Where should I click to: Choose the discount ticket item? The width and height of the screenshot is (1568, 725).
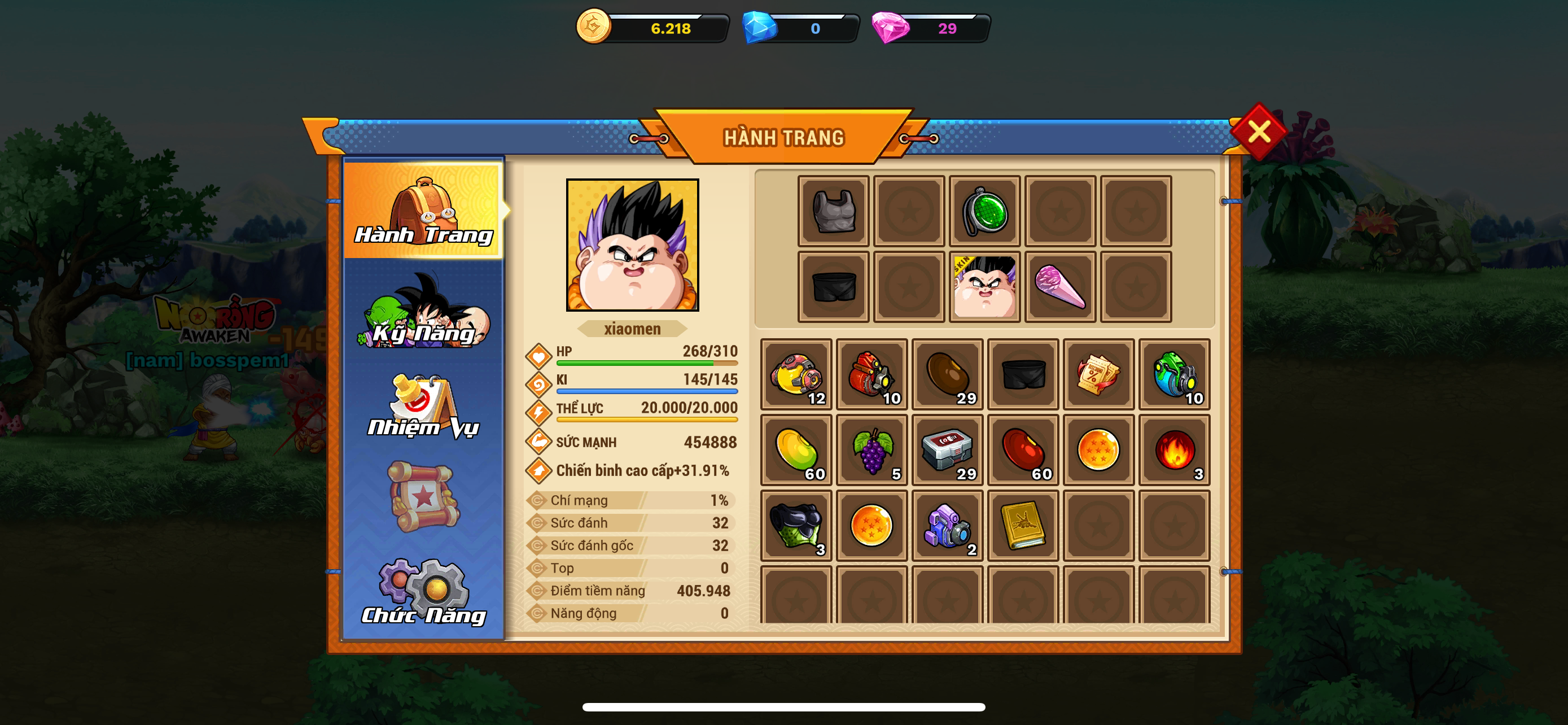[x=1099, y=374]
